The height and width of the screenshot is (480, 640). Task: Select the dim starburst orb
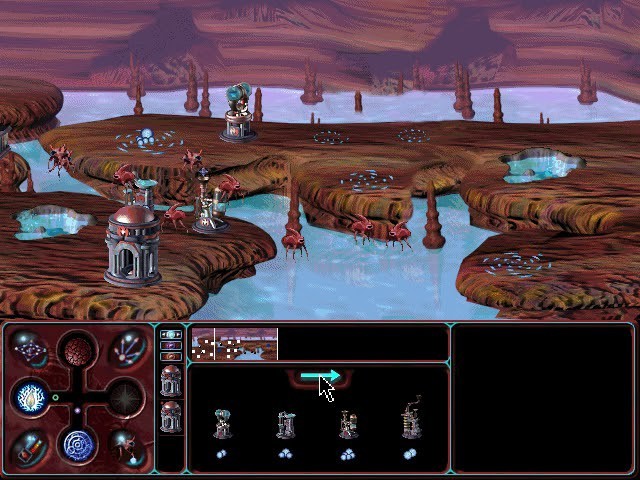point(125,397)
